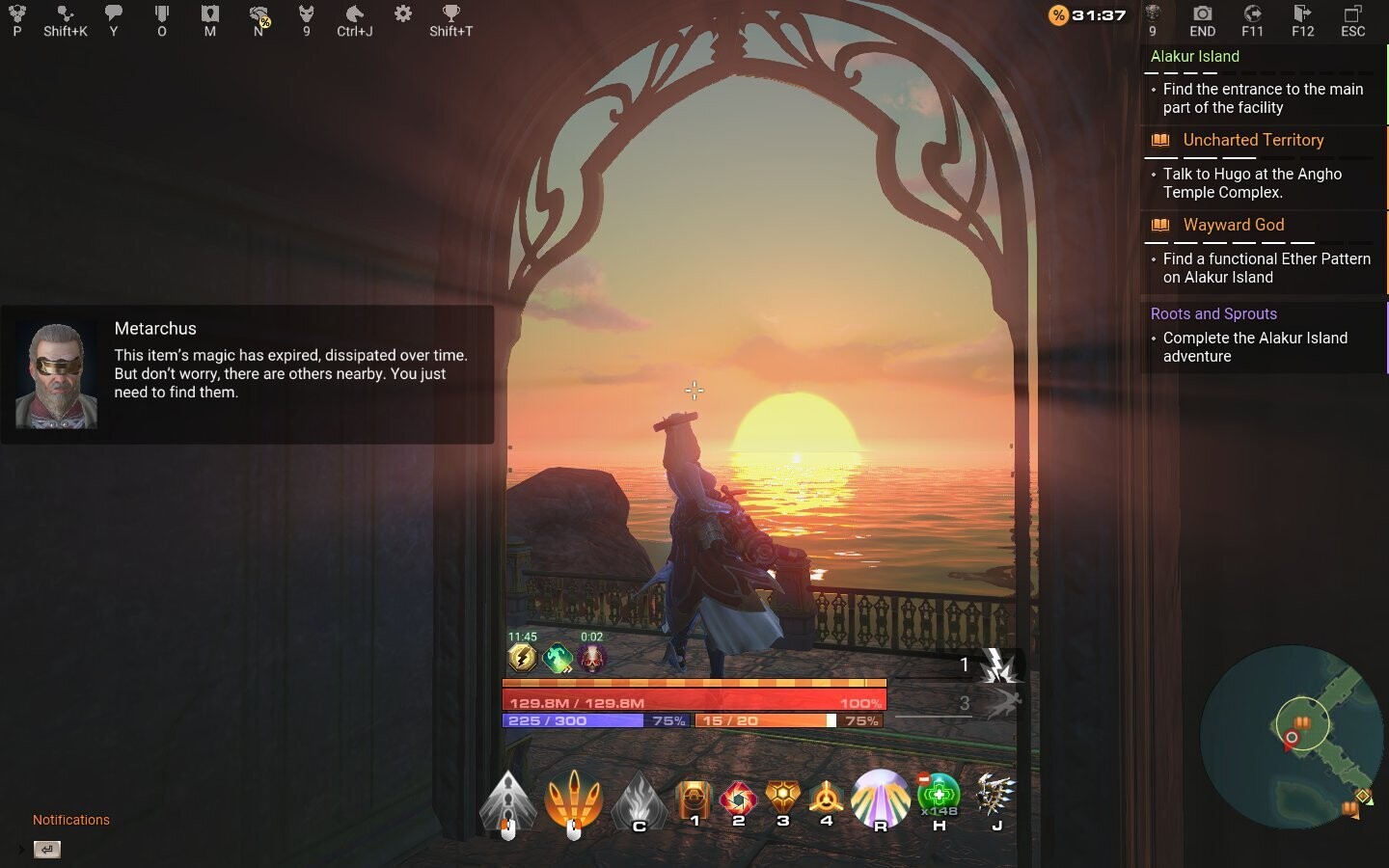Image resolution: width=1389 pixels, height=868 pixels.
Task: Open the settings gear bound to Ctrl+J
Action: click(402, 17)
